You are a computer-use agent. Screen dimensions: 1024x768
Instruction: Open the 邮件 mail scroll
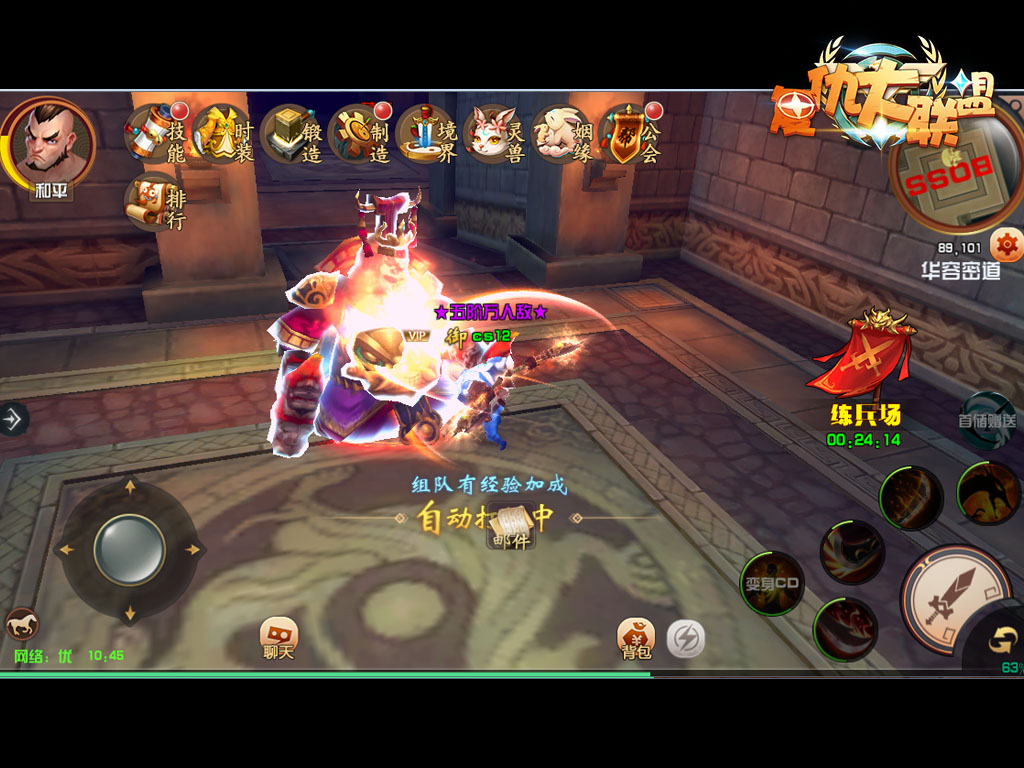511,527
